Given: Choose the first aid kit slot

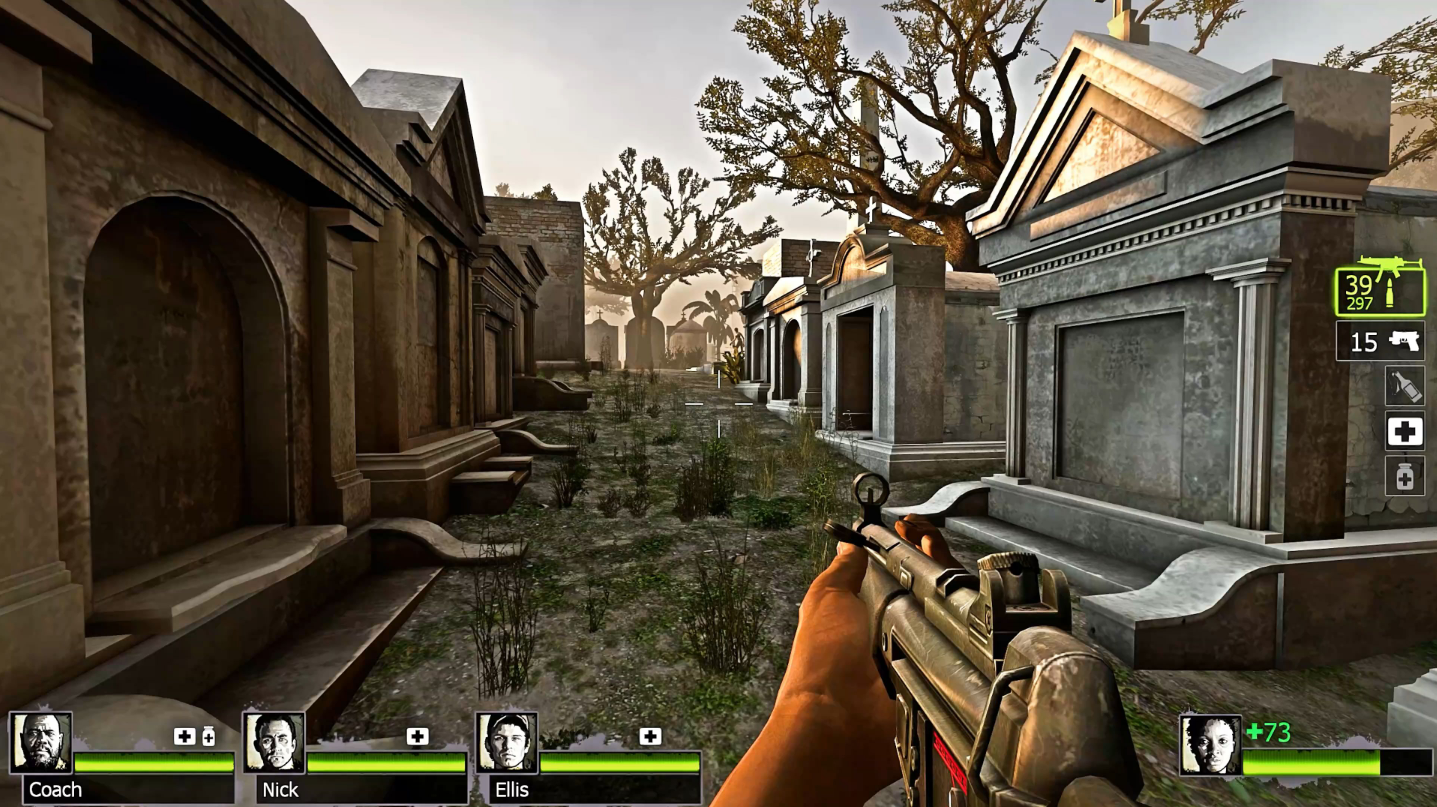Looking at the screenshot, I should click(x=1404, y=431).
